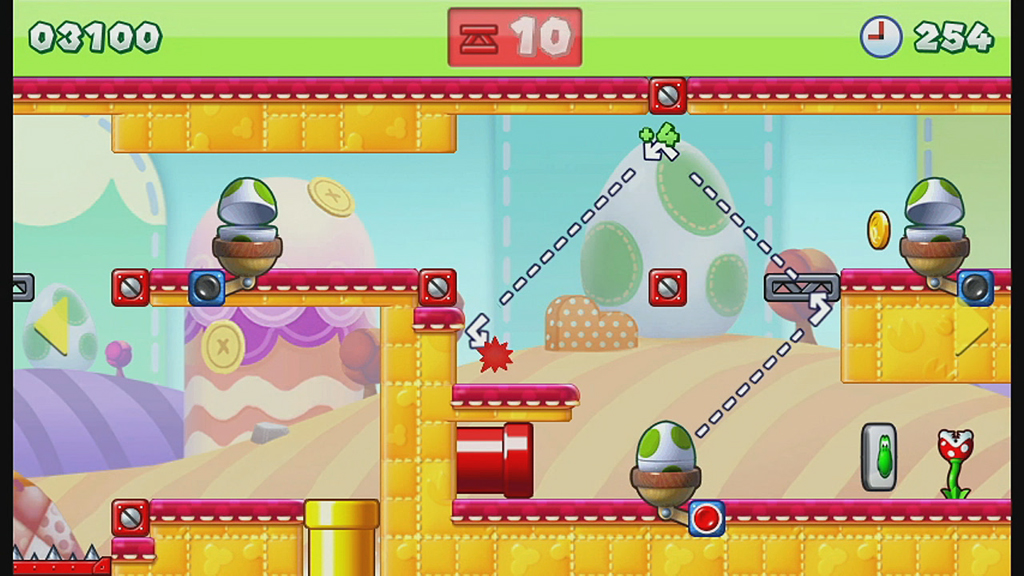
Task: Select the blue rivet with the red button
Action: click(x=706, y=518)
